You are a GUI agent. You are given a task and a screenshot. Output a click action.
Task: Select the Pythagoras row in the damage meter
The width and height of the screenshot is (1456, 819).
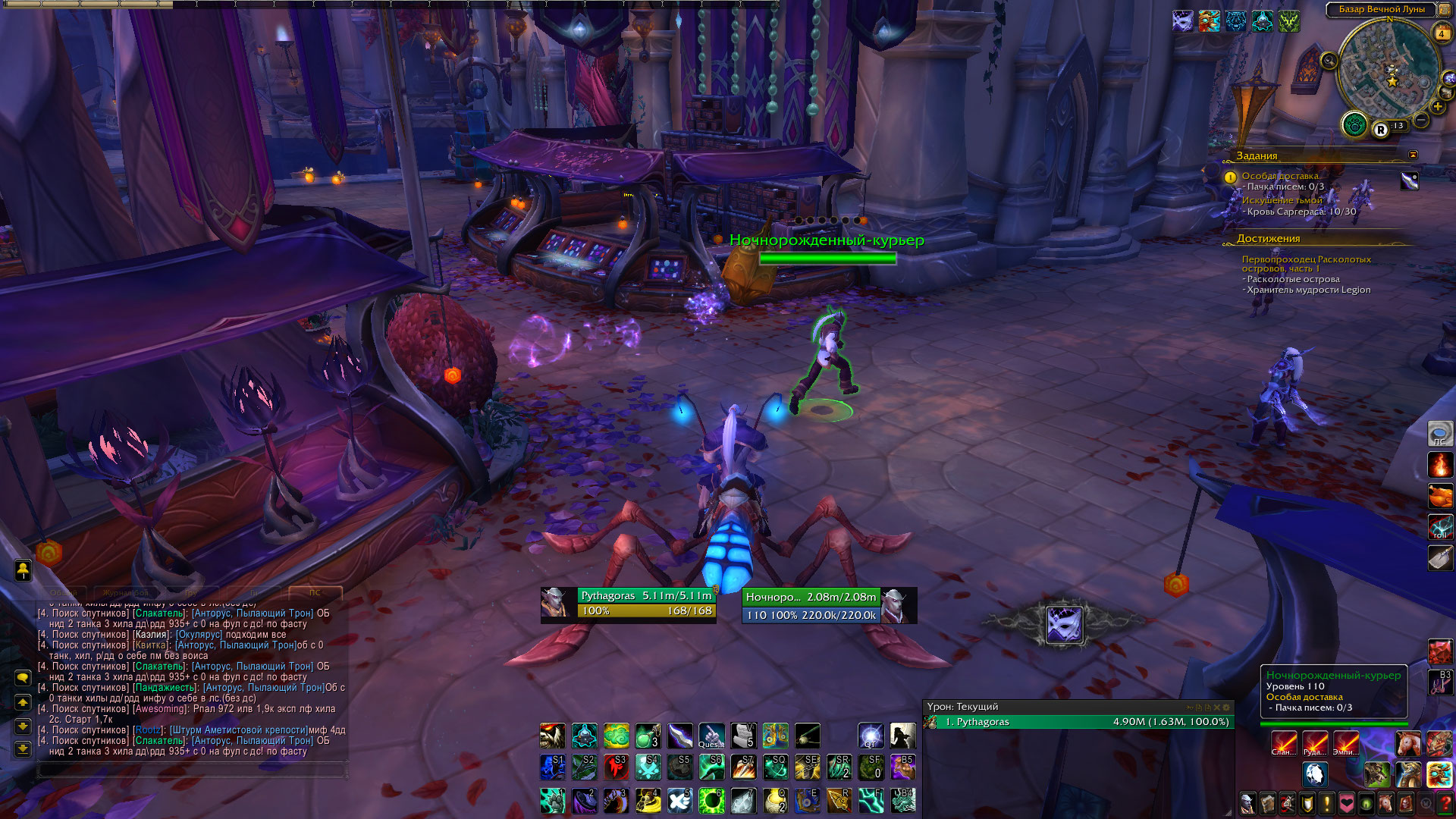(x=1077, y=722)
